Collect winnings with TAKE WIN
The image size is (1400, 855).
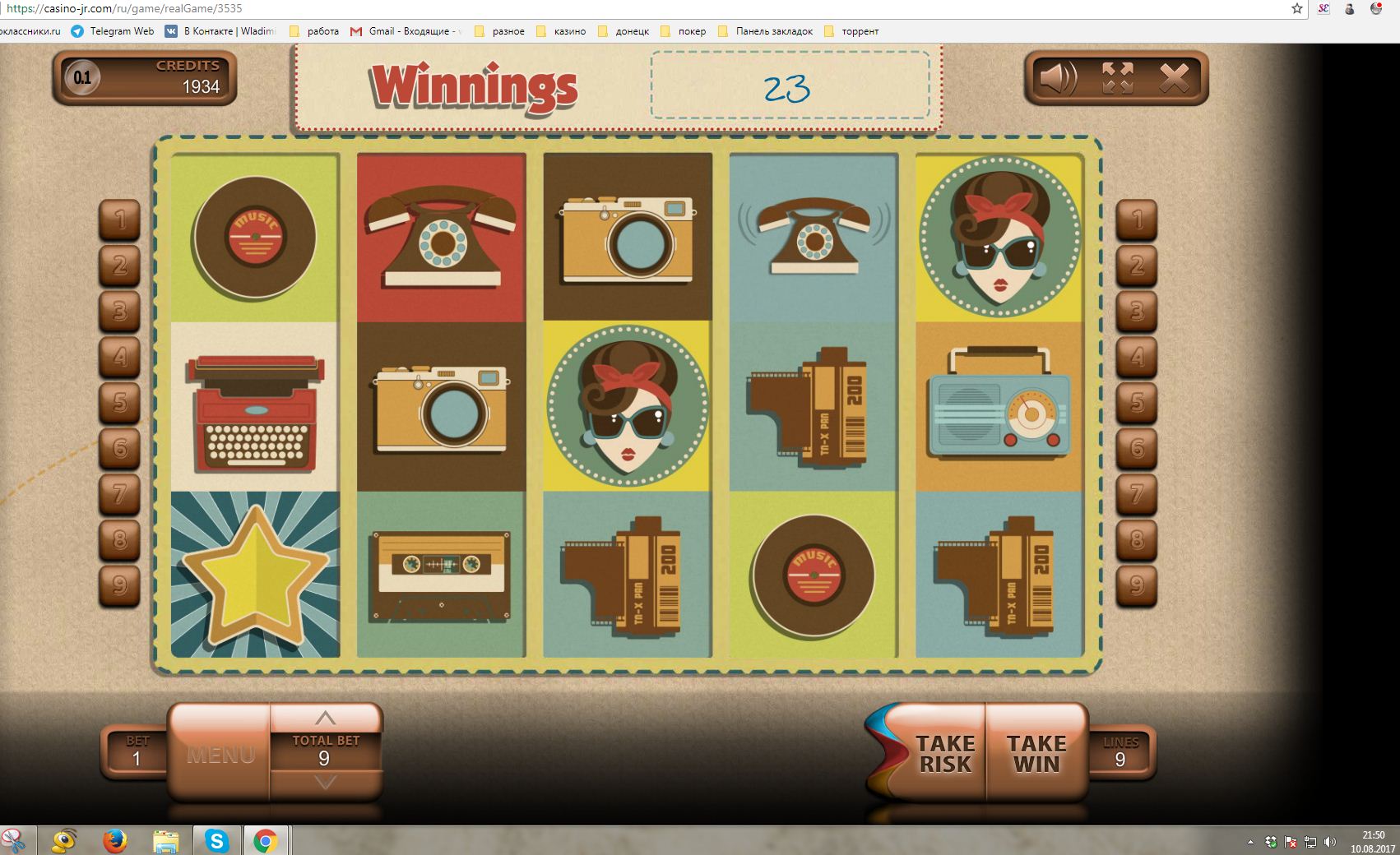click(1036, 753)
